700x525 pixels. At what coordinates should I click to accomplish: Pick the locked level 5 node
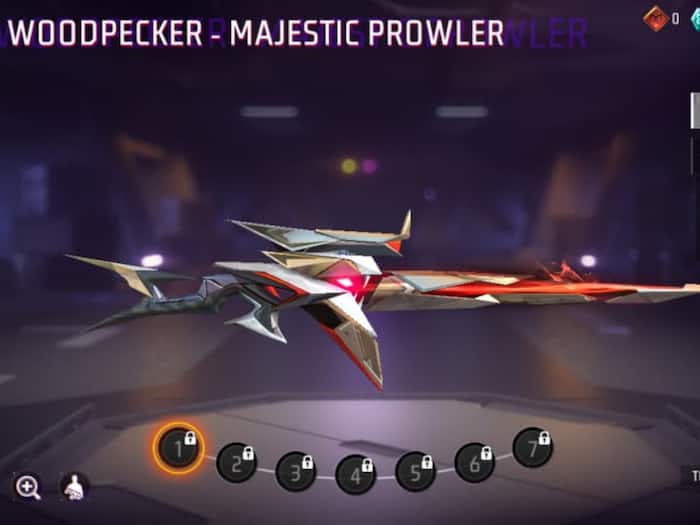[x=415, y=471]
